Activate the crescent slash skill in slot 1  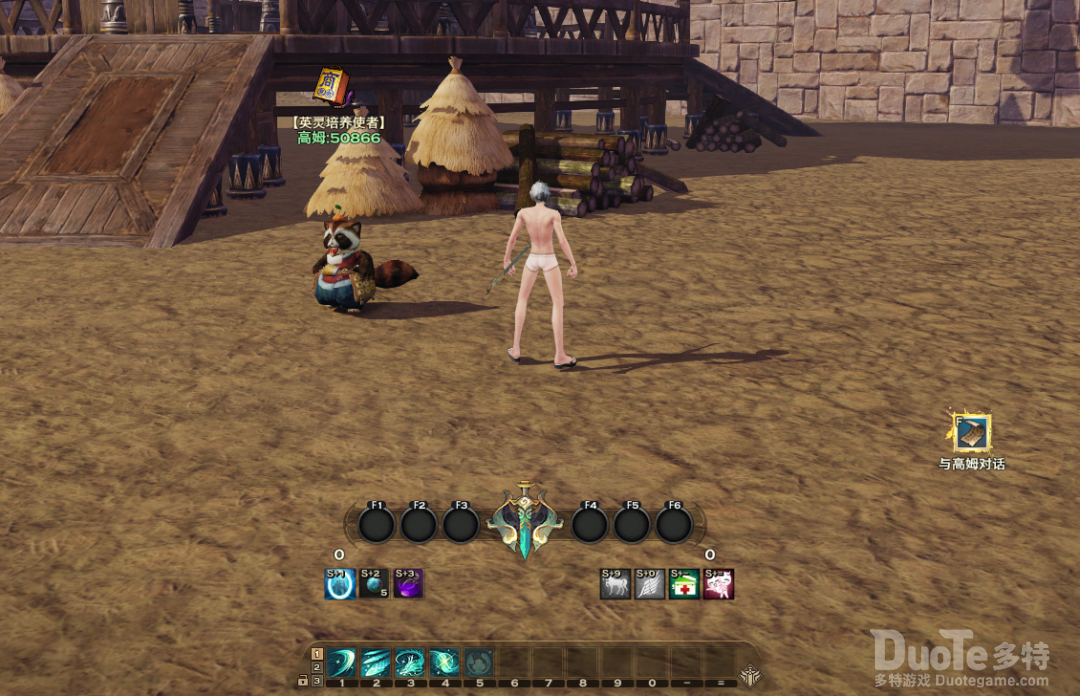click(341, 662)
